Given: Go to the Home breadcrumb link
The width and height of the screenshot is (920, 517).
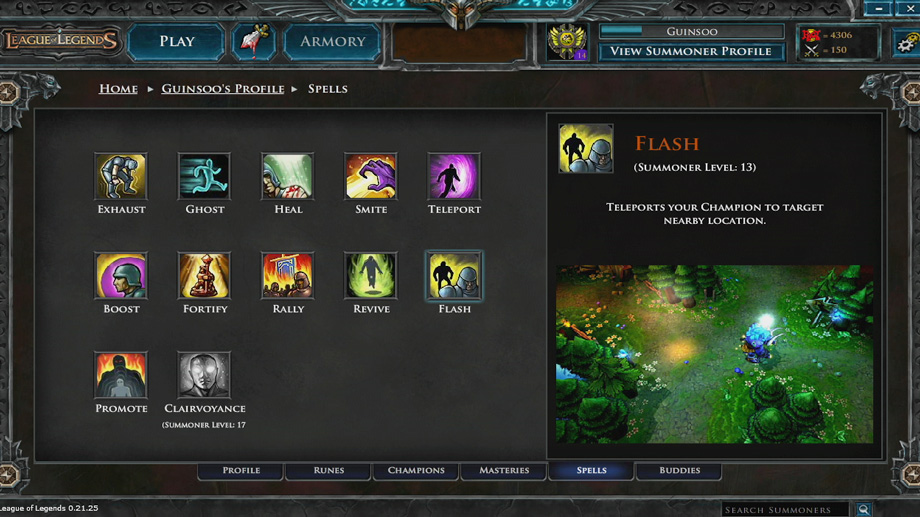Looking at the screenshot, I should [118, 89].
